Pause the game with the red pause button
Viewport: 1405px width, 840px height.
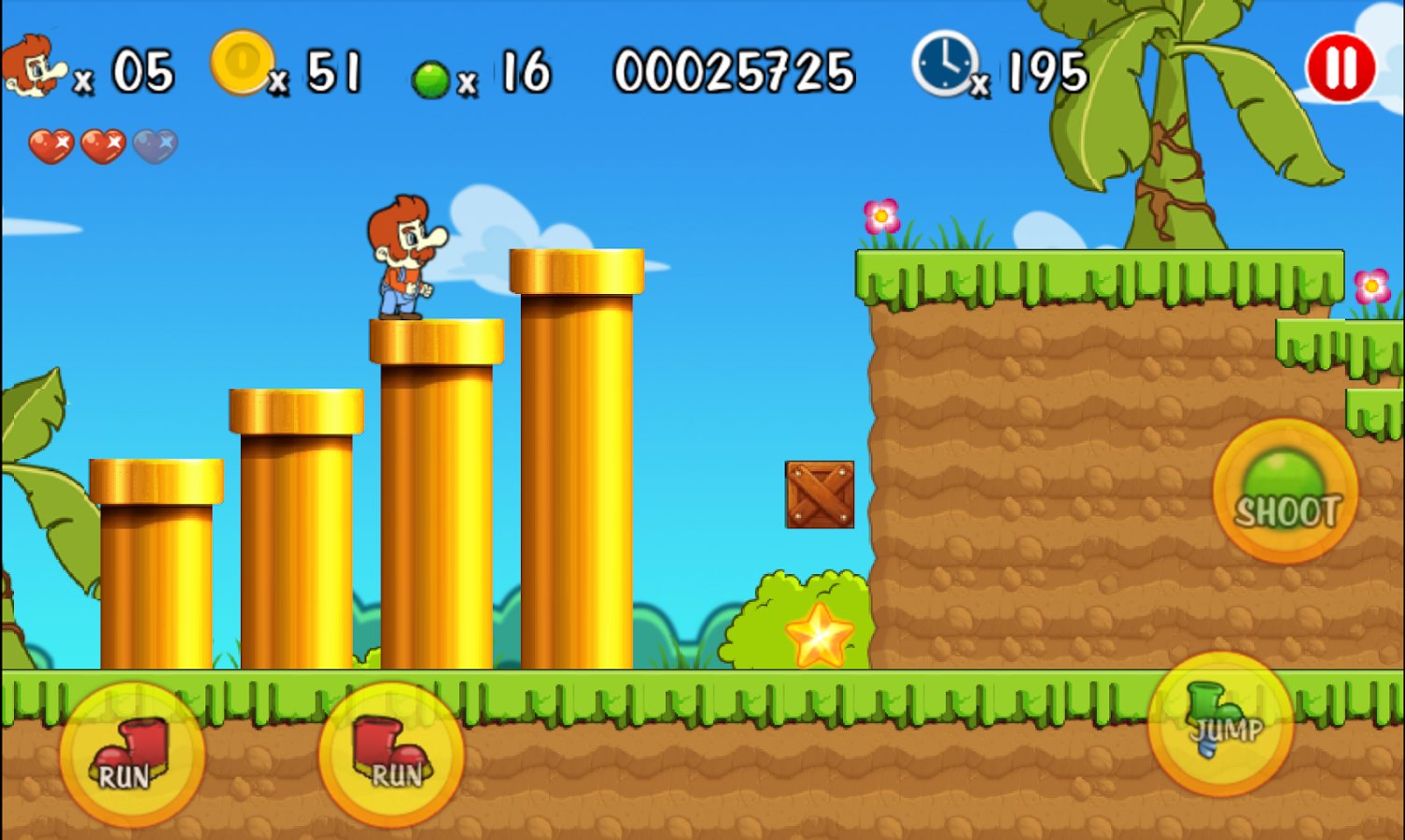[1342, 65]
